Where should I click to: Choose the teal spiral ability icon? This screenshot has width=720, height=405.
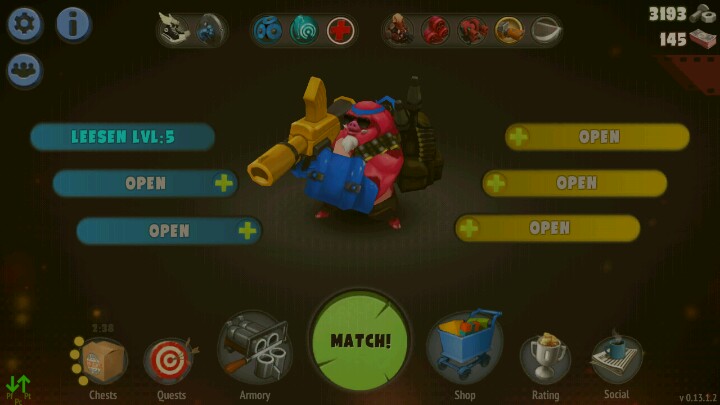305,30
